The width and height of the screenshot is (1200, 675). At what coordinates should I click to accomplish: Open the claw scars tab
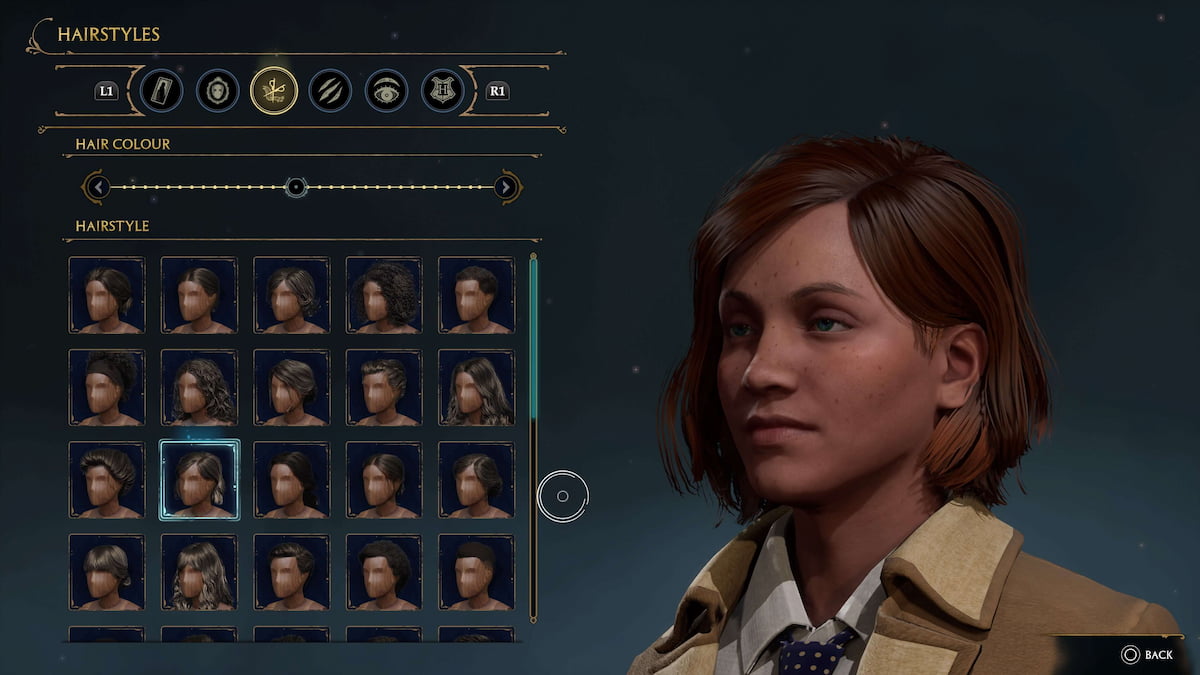(x=329, y=91)
